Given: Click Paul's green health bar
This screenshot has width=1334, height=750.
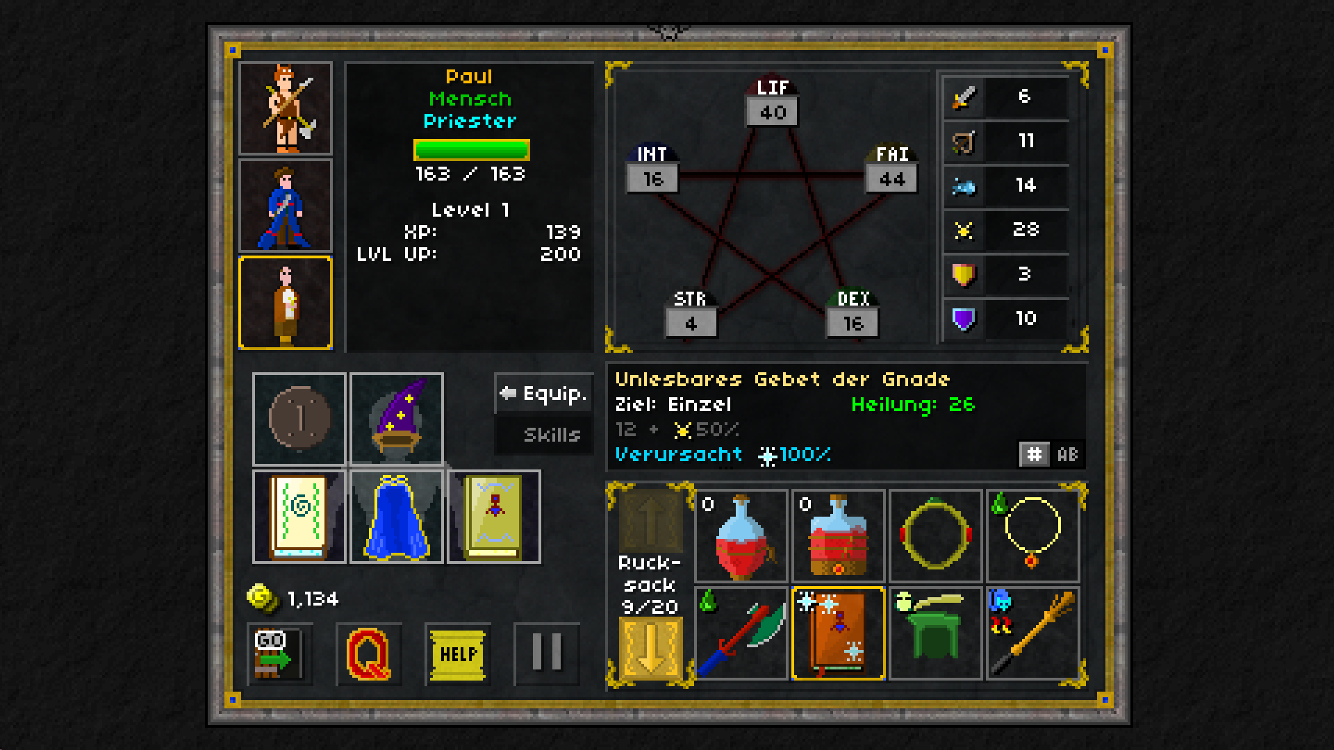Looking at the screenshot, I should tap(470, 151).
